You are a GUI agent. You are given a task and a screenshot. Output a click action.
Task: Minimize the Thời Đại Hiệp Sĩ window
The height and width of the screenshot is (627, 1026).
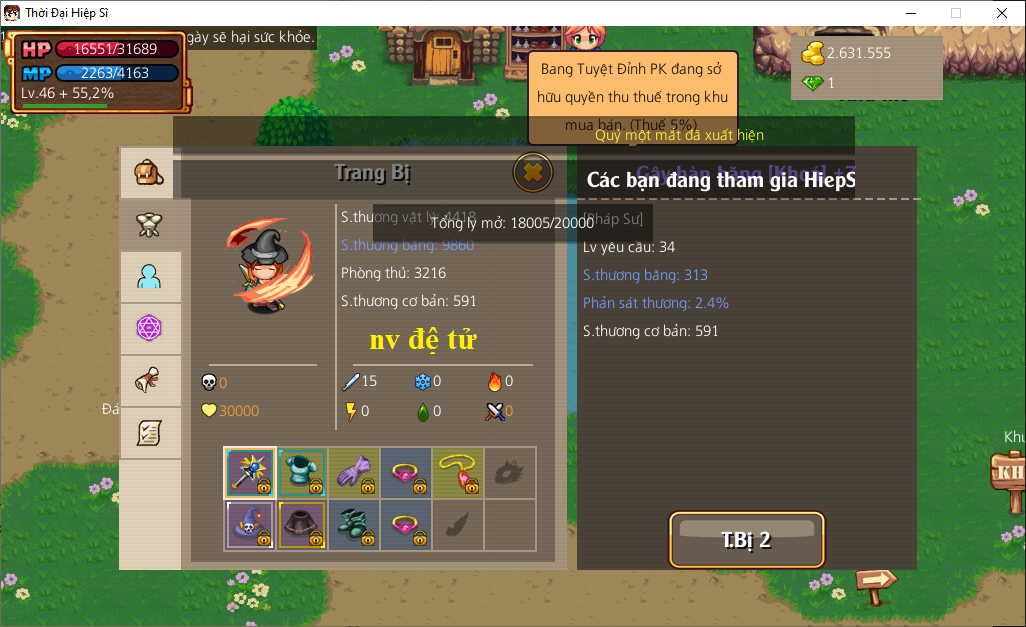(909, 13)
